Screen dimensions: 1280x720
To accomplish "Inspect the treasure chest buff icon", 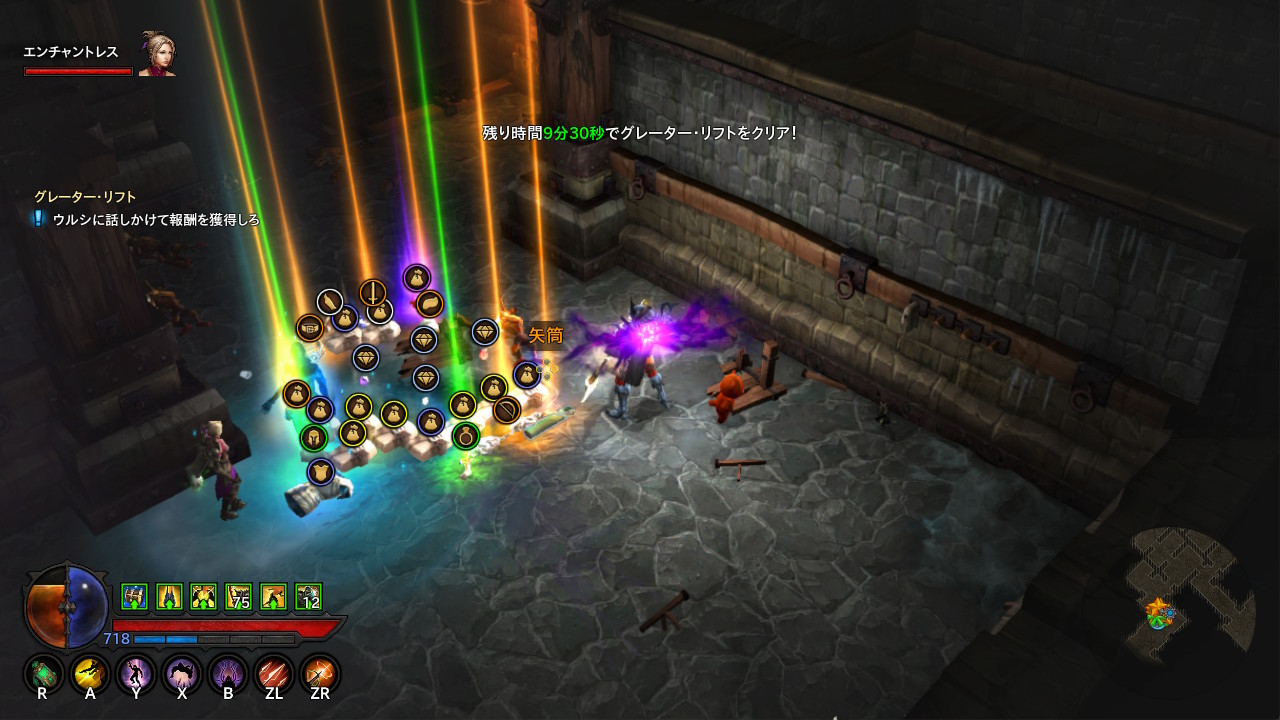I will point(135,597).
